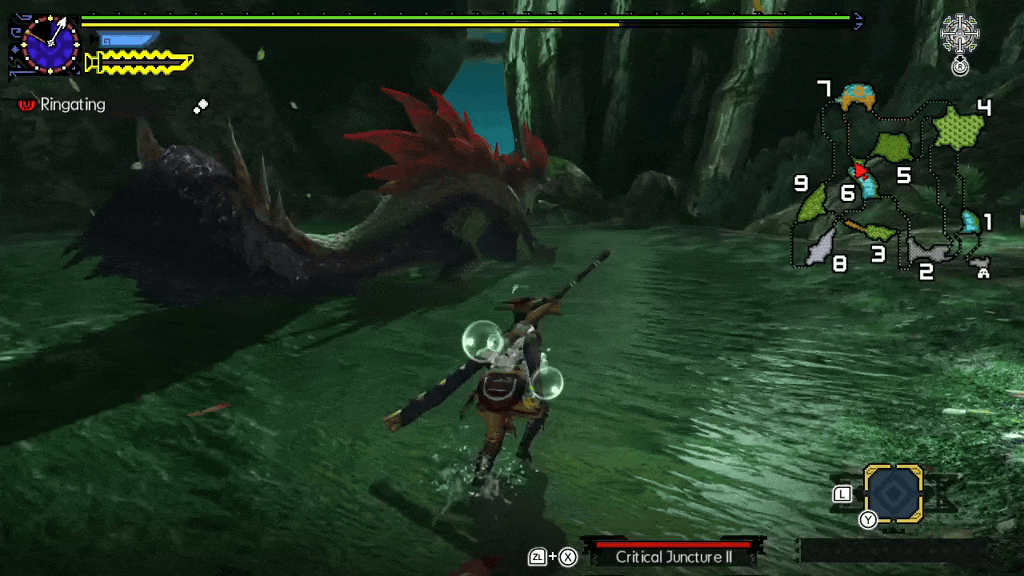Open the item selector slot
Image resolution: width=1024 pixels, height=576 pixels.
click(x=893, y=493)
